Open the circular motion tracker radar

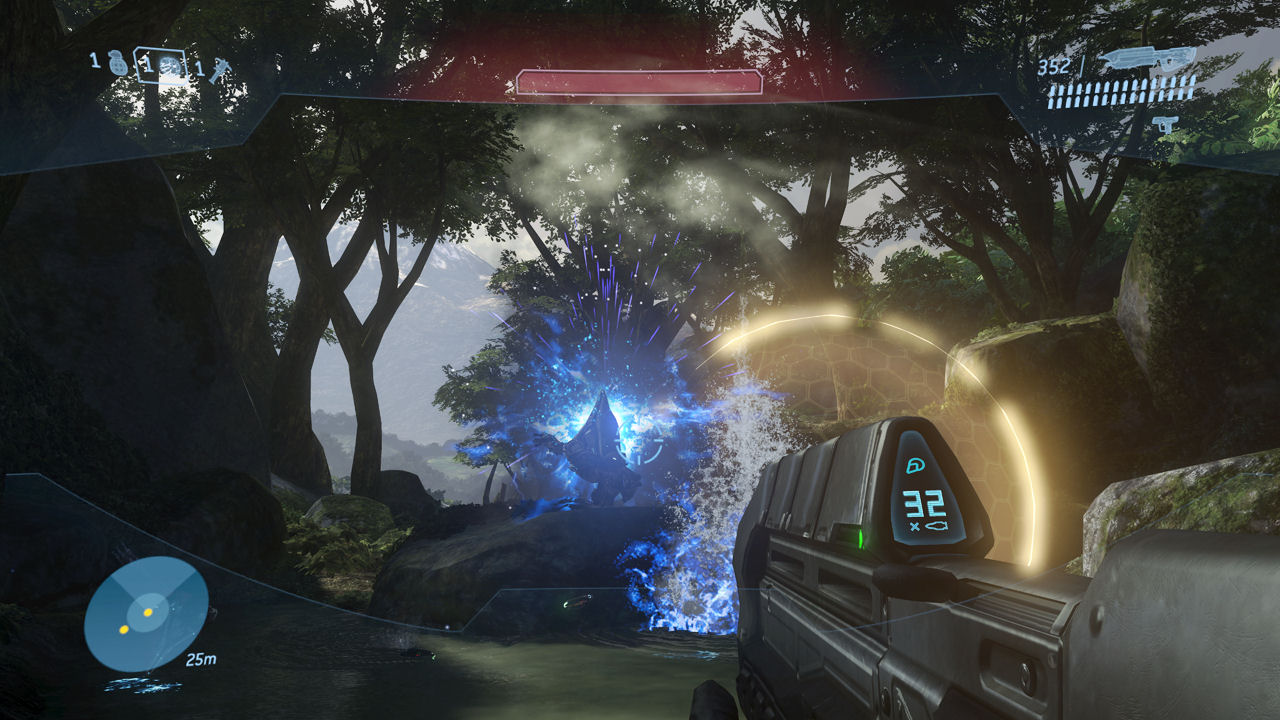click(146, 613)
